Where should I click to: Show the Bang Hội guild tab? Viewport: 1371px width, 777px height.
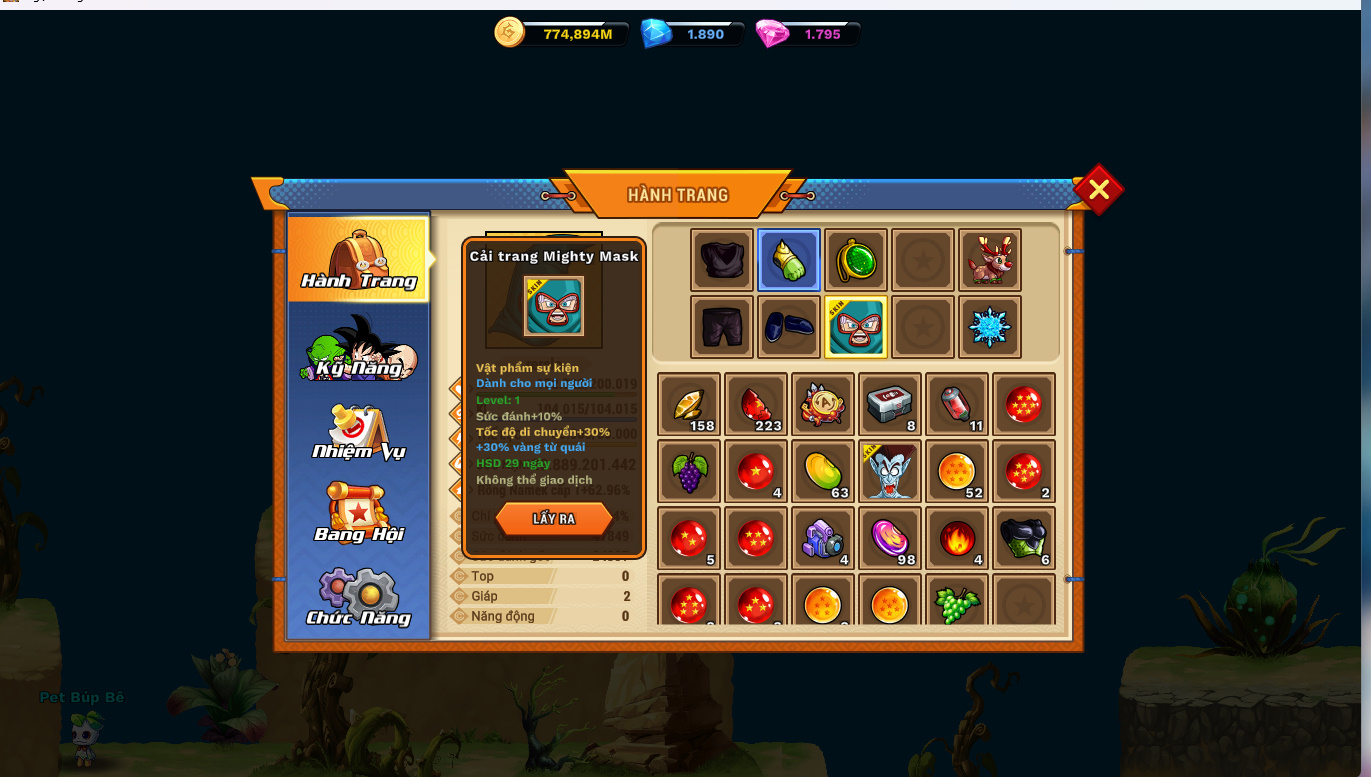(x=358, y=513)
